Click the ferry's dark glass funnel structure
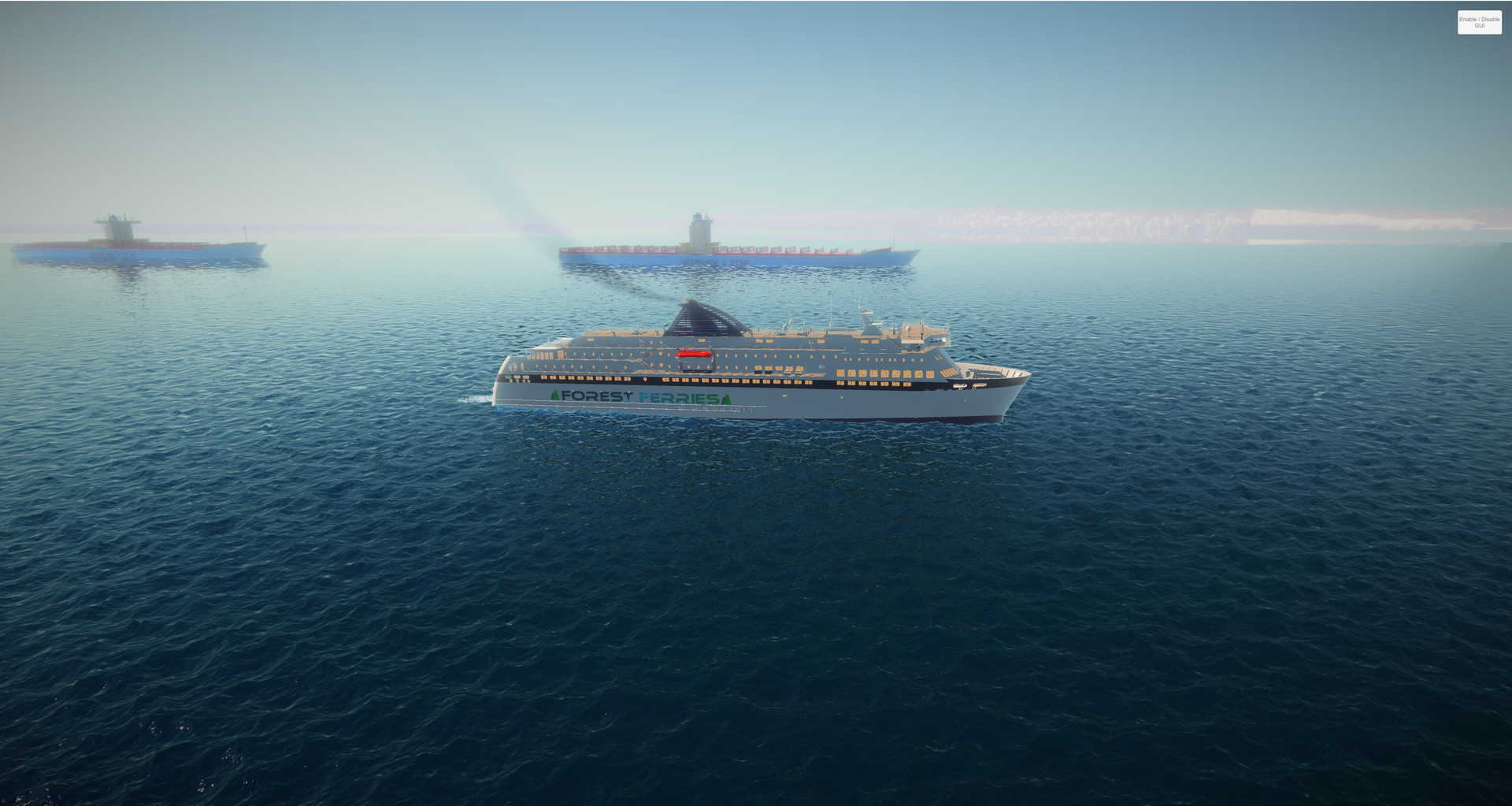Image resolution: width=1512 pixels, height=806 pixels. [701, 318]
